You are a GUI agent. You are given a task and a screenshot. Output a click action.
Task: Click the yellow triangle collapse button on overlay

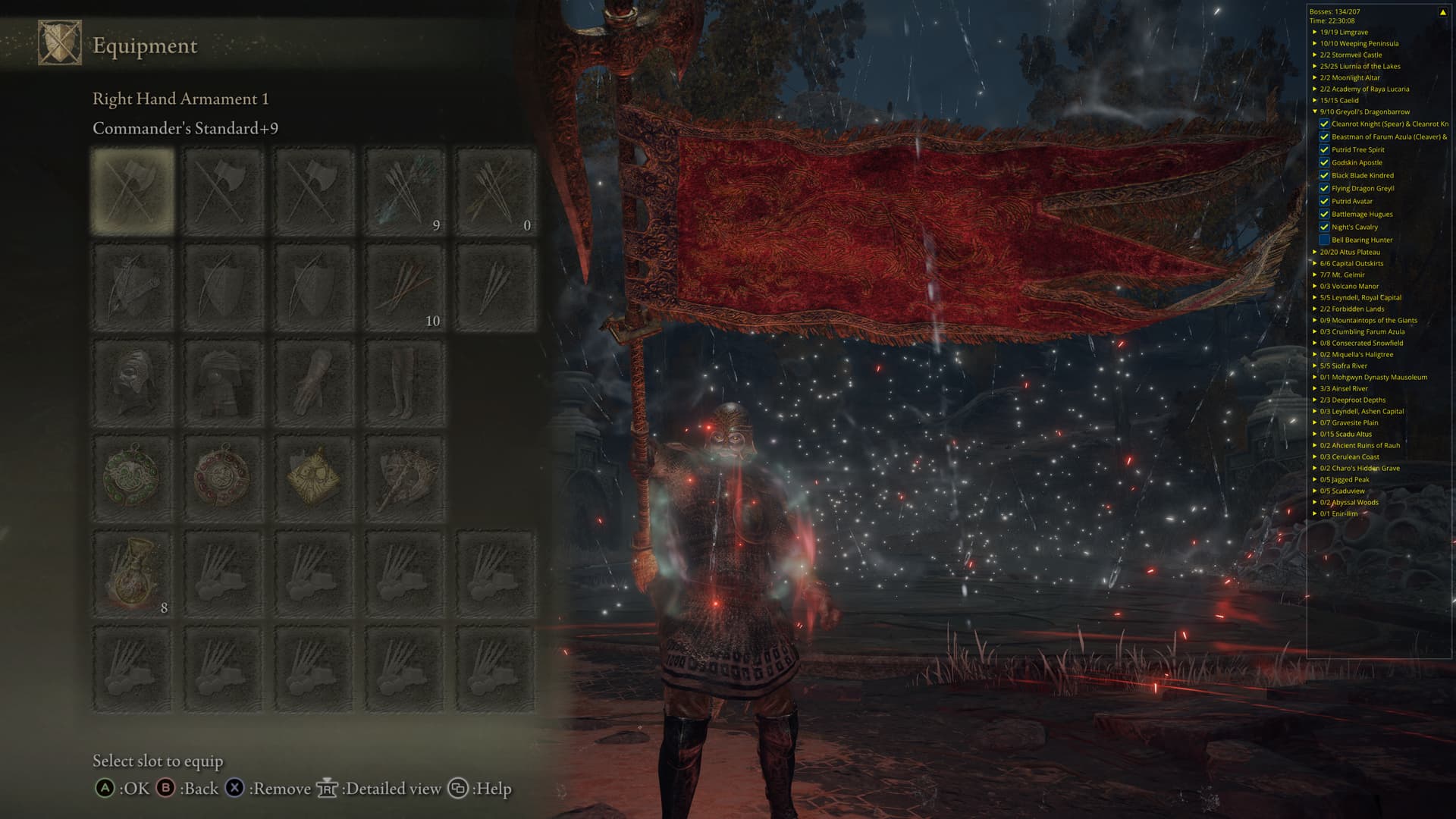tap(1442, 12)
